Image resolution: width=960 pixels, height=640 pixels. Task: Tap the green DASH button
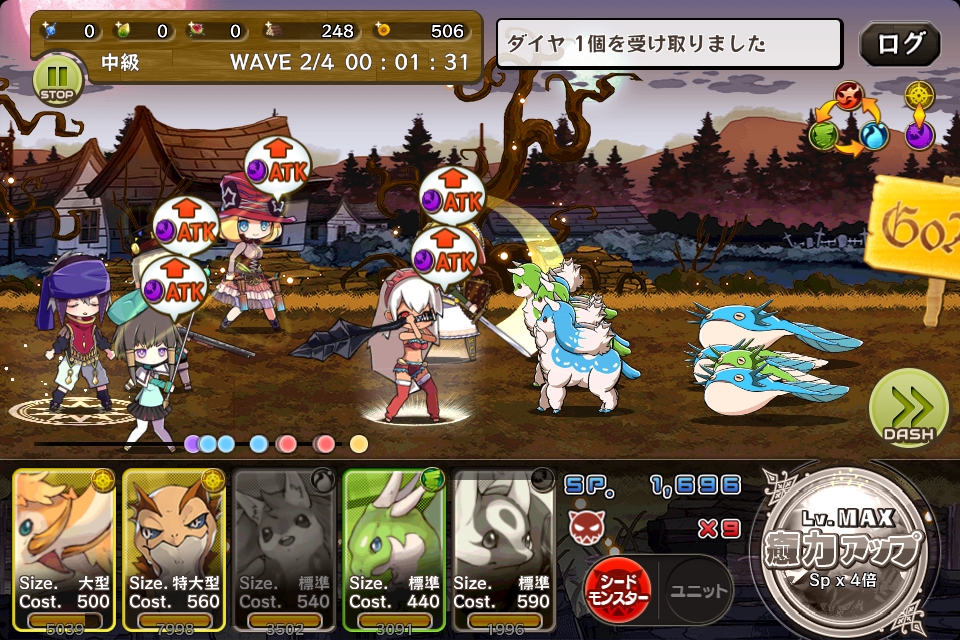907,409
